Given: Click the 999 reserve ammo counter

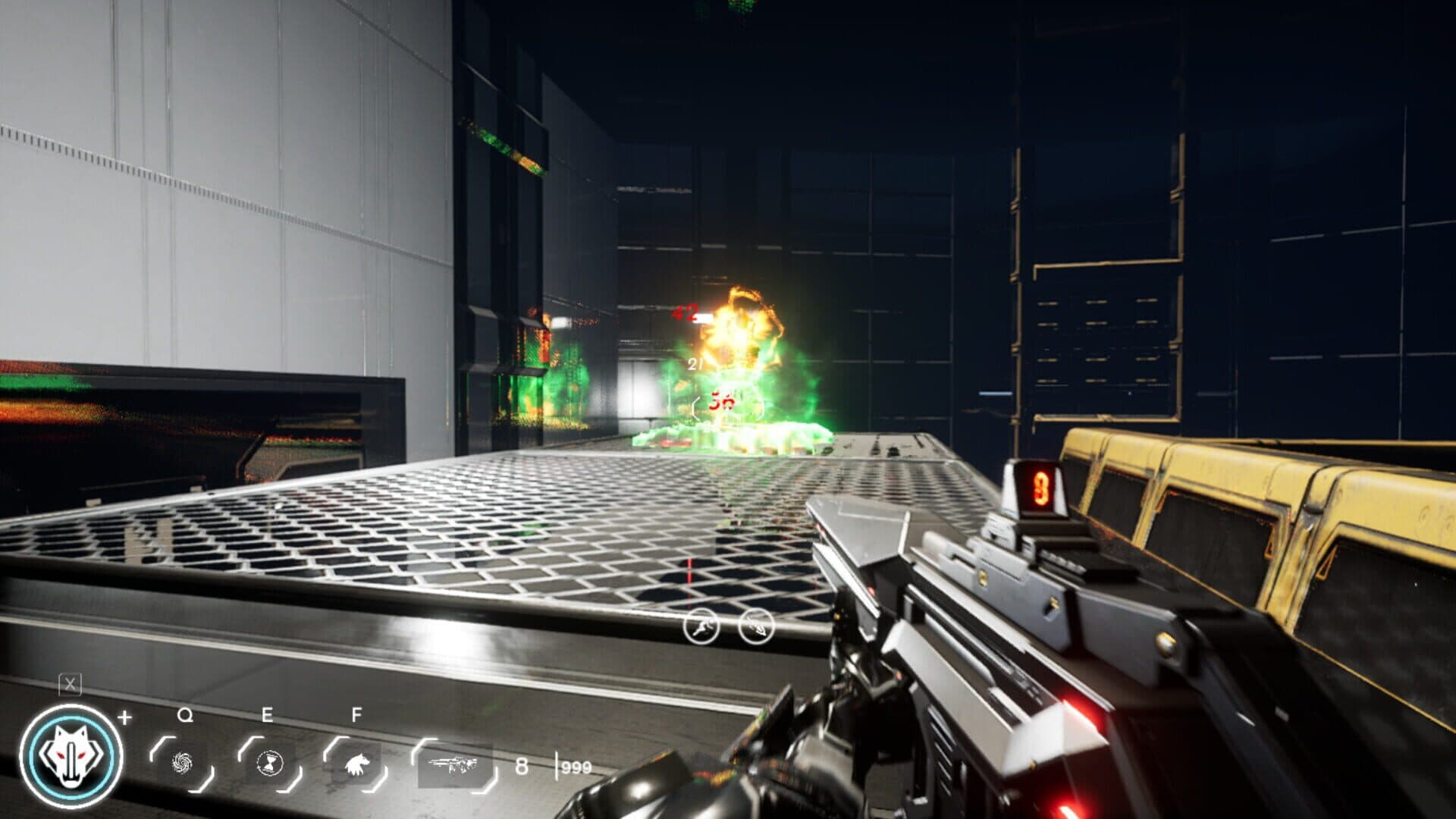Looking at the screenshot, I should [574, 767].
